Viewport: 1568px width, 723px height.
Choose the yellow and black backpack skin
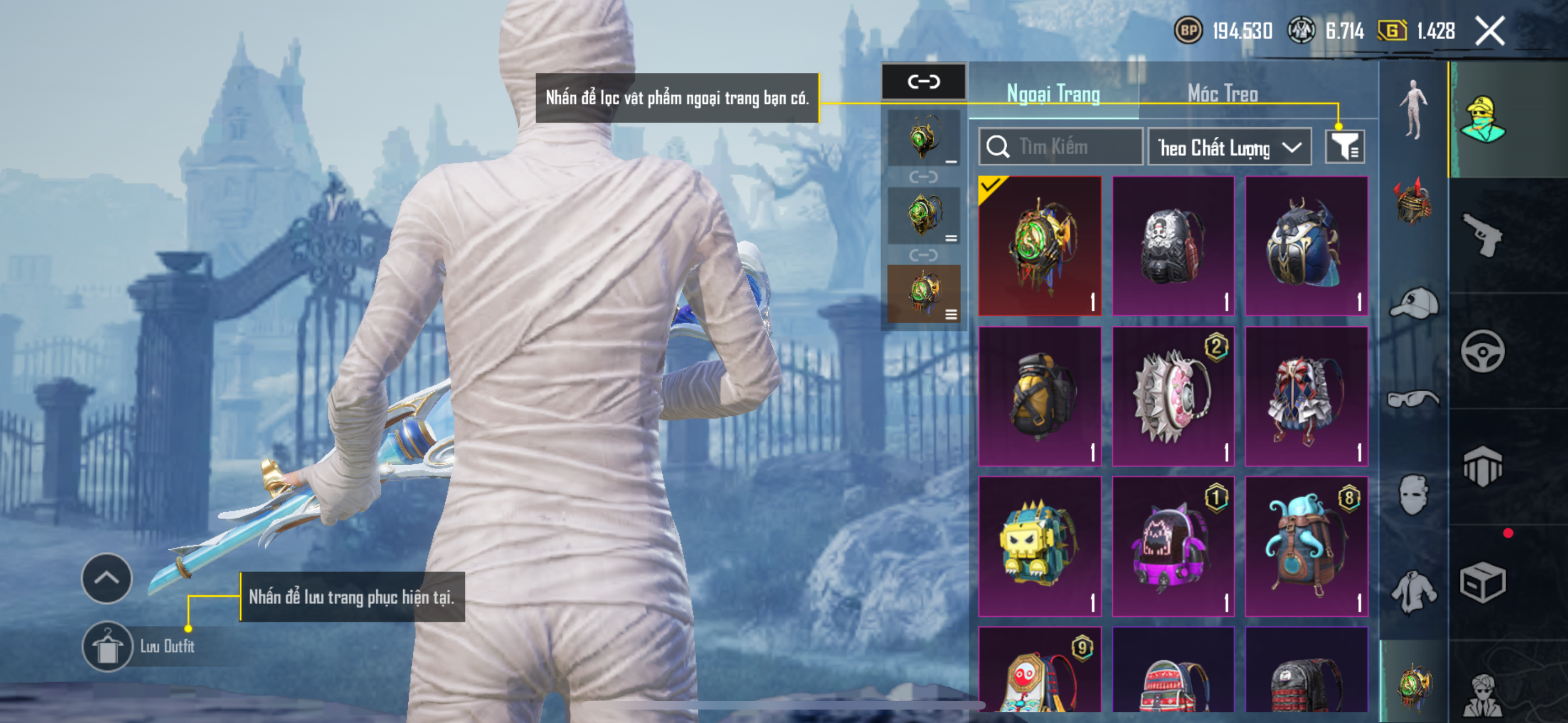click(x=1040, y=397)
